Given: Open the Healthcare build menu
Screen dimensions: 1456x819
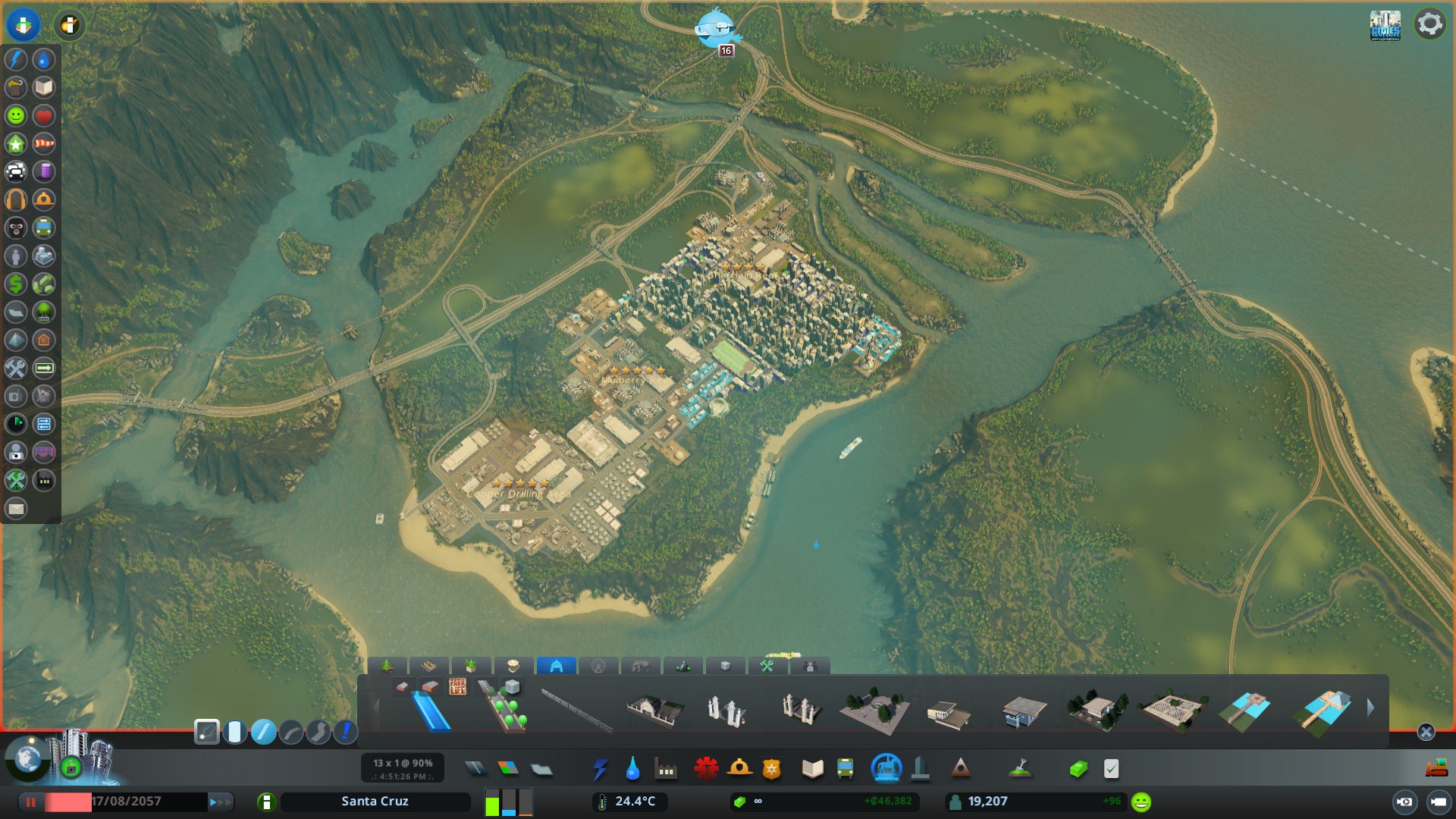Looking at the screenshot, I should (x=706, y=769).
